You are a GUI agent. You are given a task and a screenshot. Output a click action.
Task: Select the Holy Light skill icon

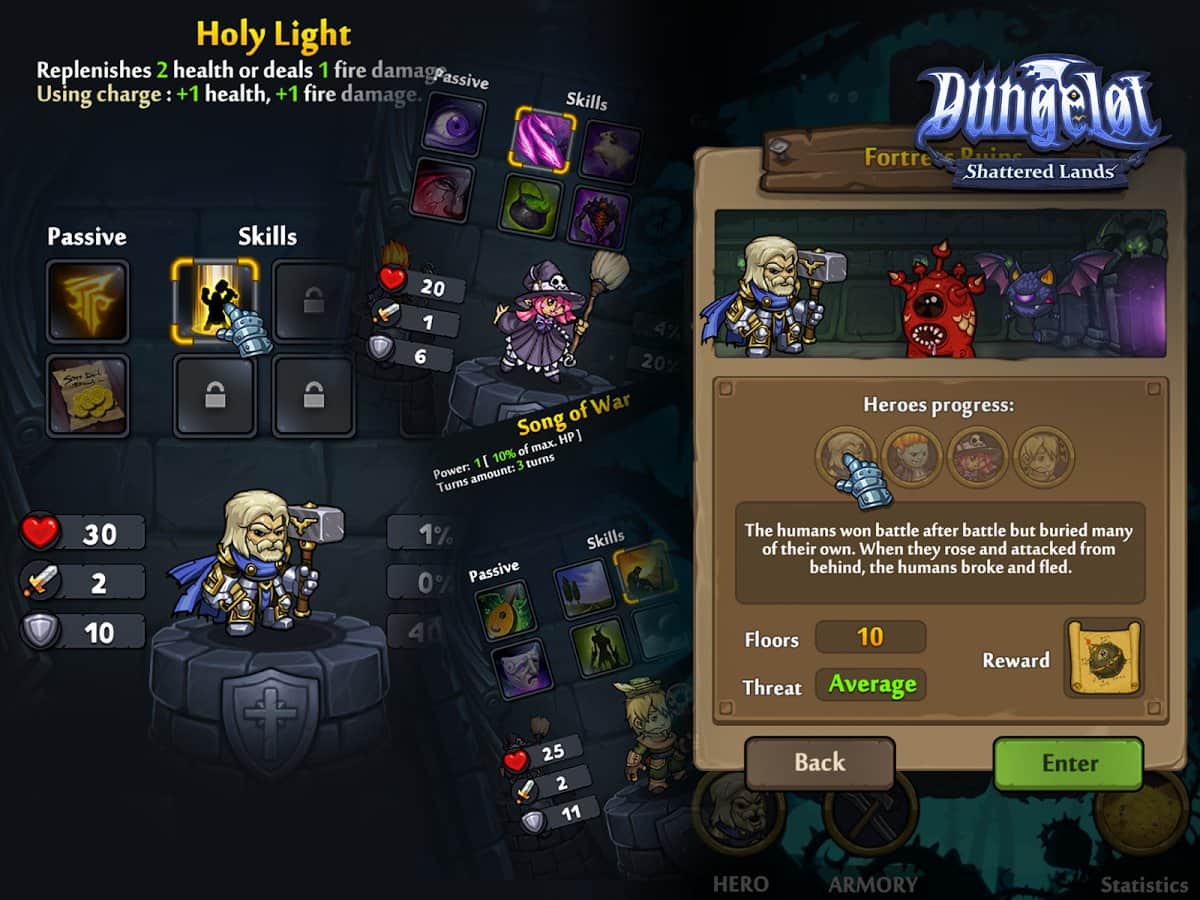(215, 301)
